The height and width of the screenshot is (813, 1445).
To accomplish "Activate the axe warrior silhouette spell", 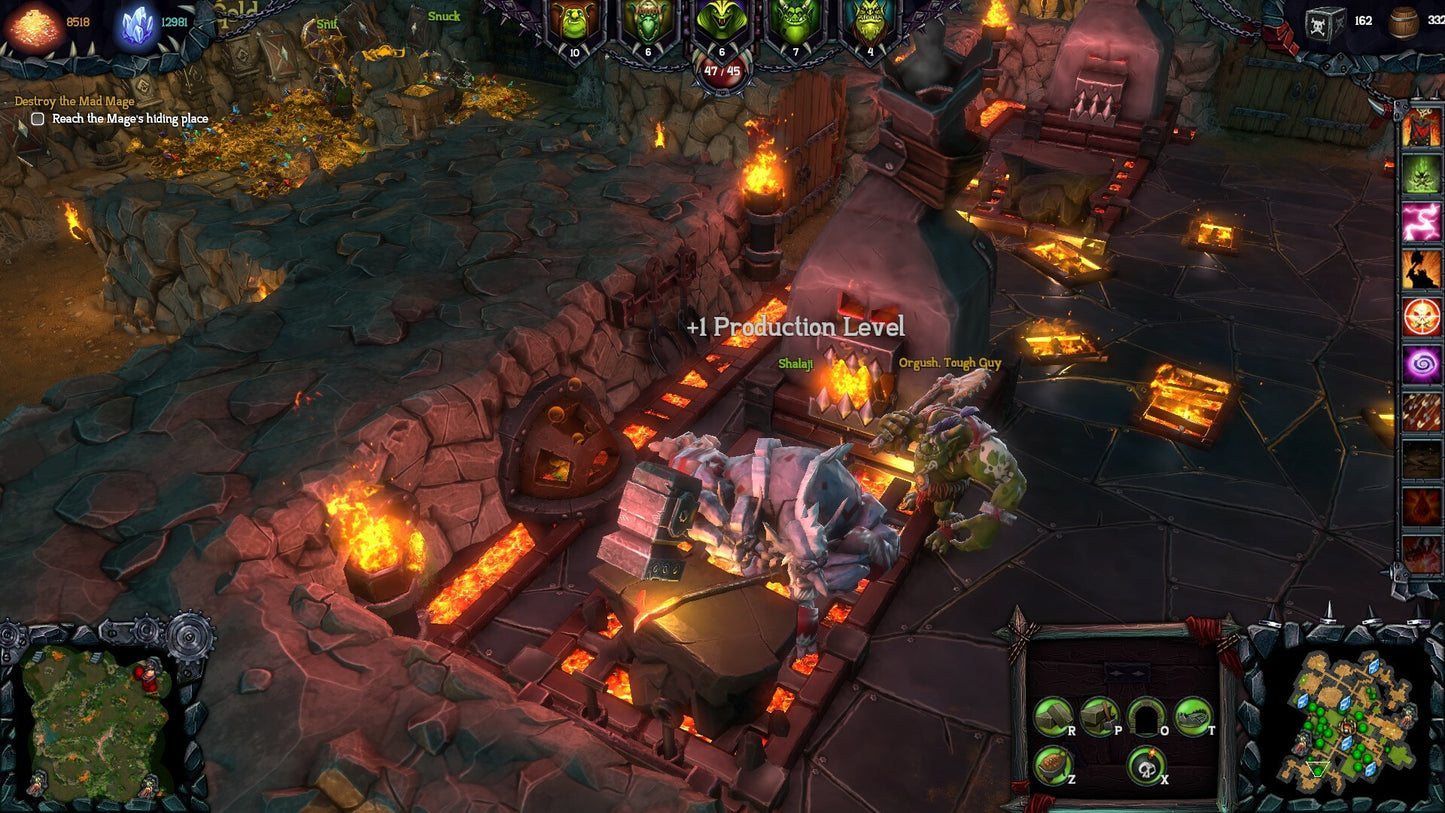I will pyautogui.click(x=1421, y=269).
